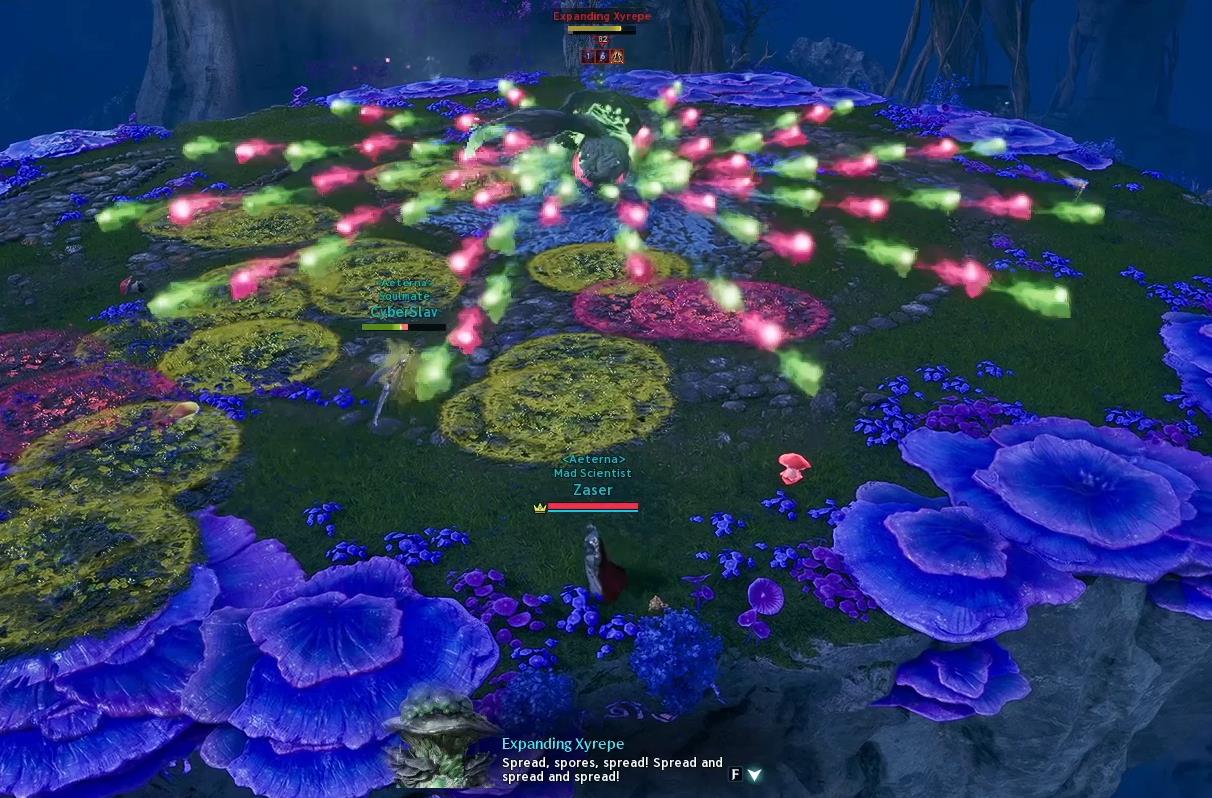This screenshot has width=1212, height=798.
Task: Inspect the orange flame boss status icon
Action: (617, 57)
